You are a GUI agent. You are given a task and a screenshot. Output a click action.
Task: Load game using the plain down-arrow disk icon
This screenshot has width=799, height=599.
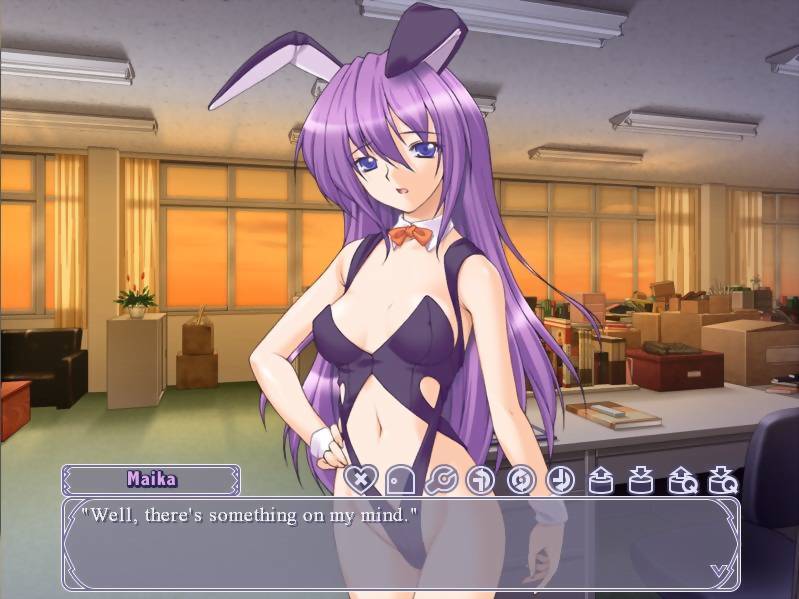[x=641, y=480]
